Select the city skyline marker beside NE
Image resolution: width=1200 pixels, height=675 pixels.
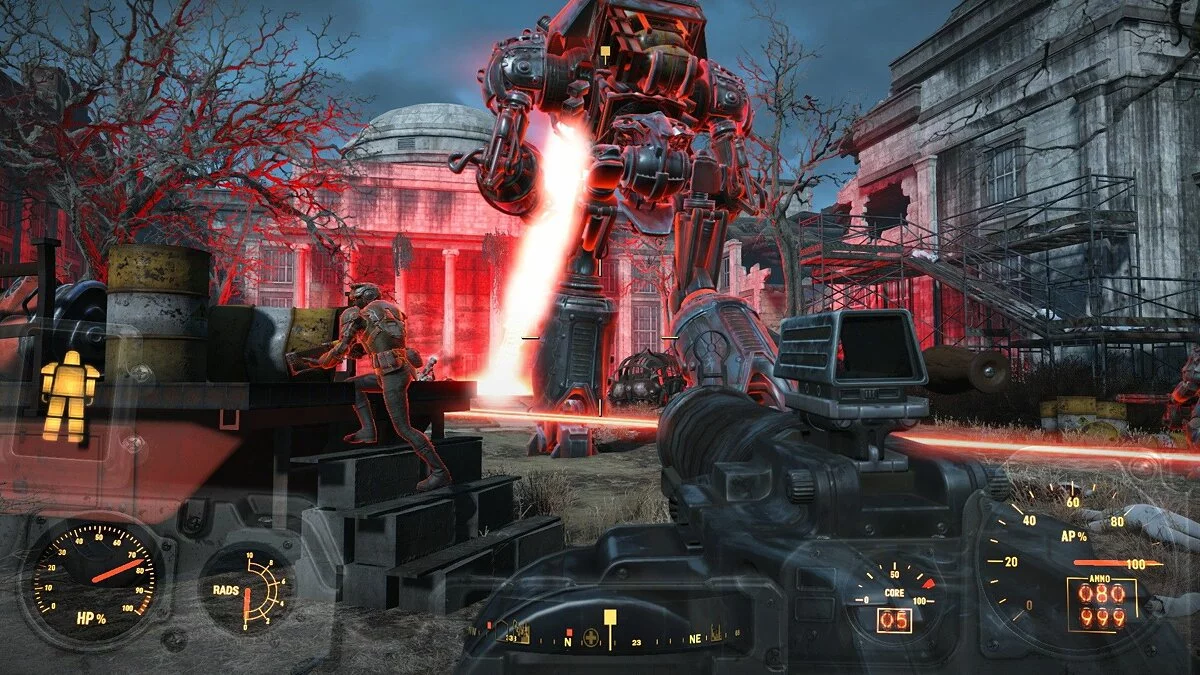(x=716, y=632)
